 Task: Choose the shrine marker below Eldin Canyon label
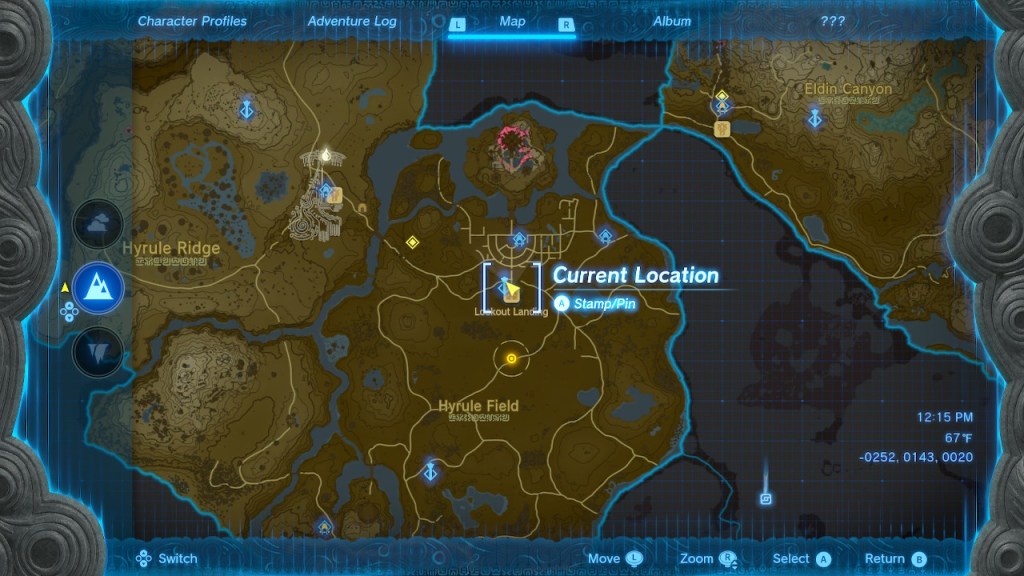(816, 119)
